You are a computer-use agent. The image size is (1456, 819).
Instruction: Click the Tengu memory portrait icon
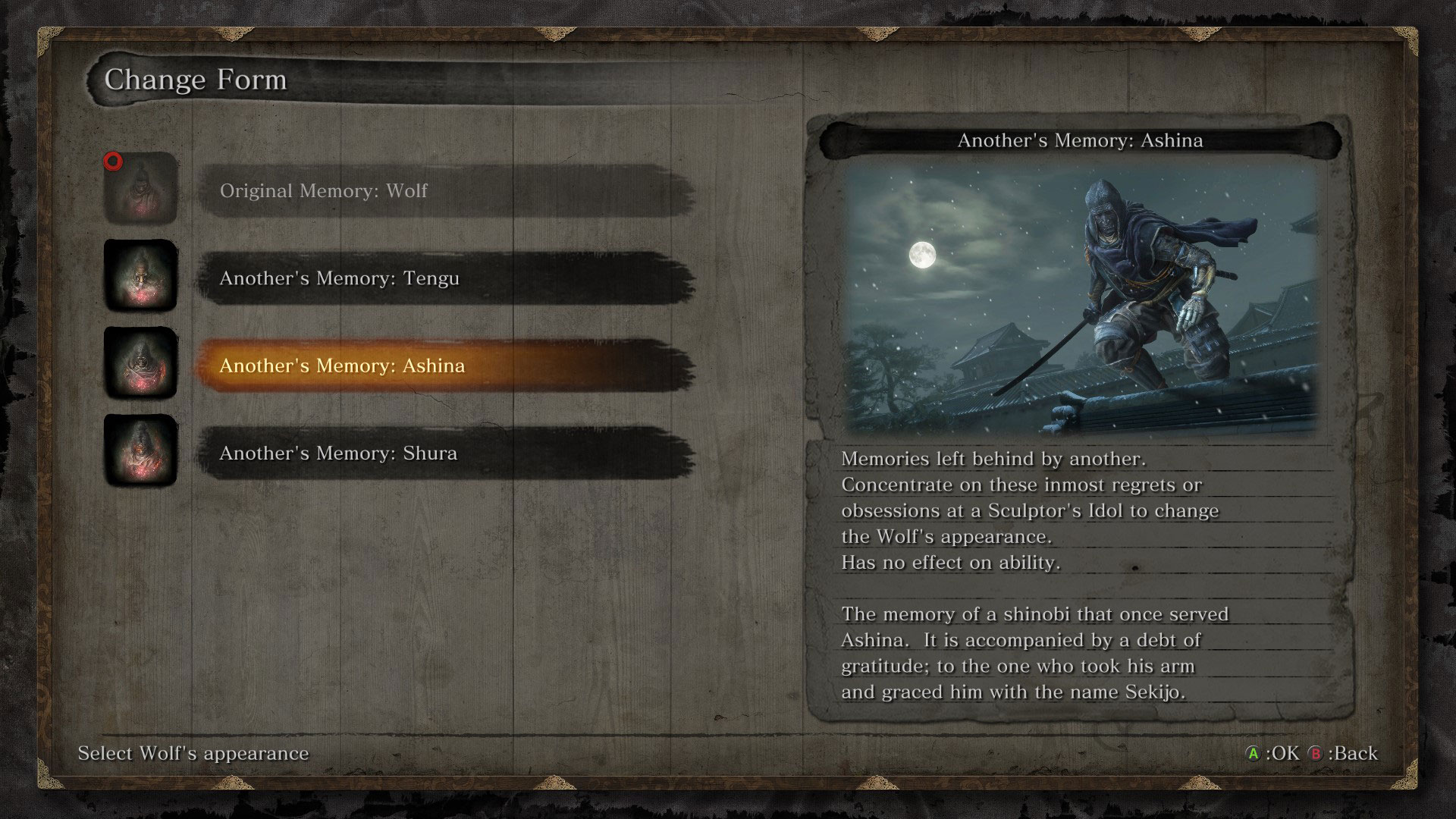tap(140, 276)
